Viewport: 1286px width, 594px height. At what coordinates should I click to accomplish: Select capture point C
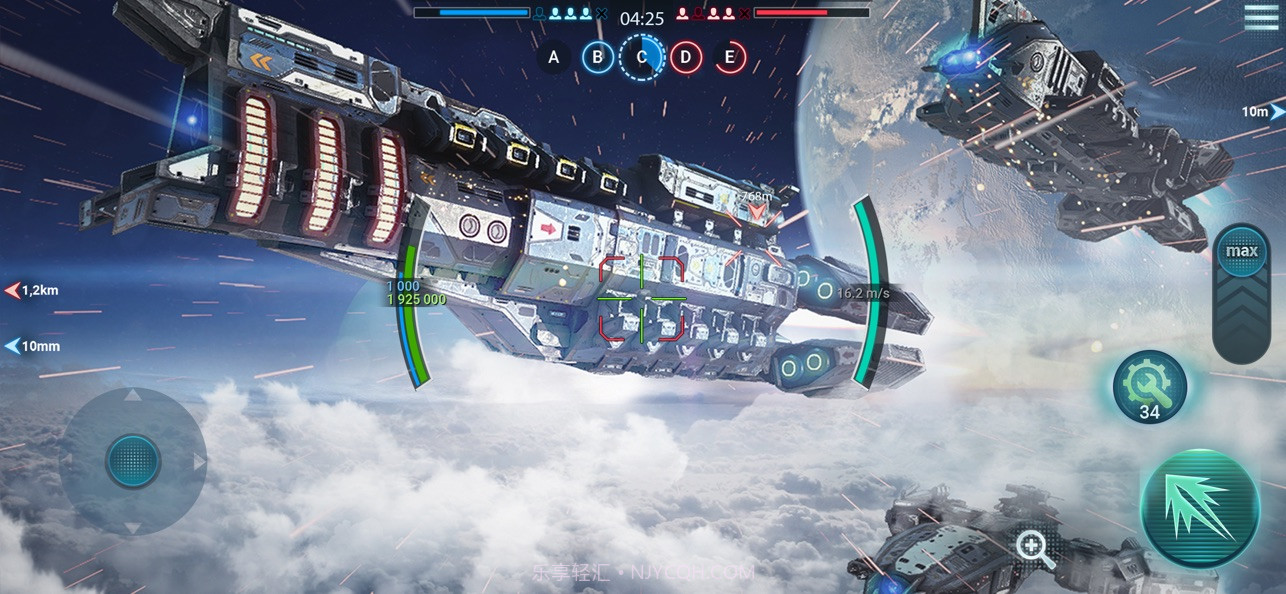pyautogui.click(x=641, y=57)
